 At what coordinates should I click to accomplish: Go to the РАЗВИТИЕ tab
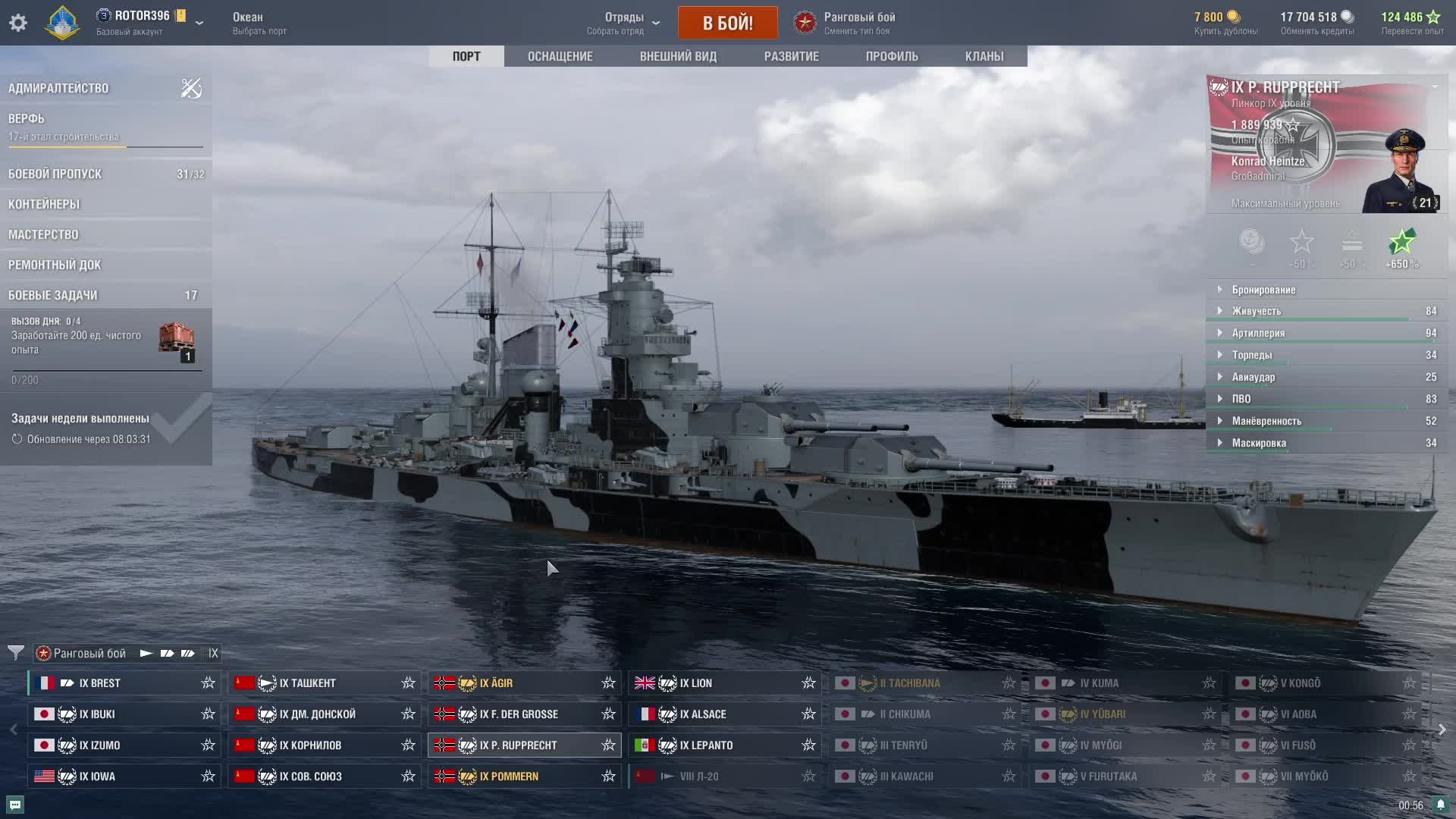click(791, 56)
